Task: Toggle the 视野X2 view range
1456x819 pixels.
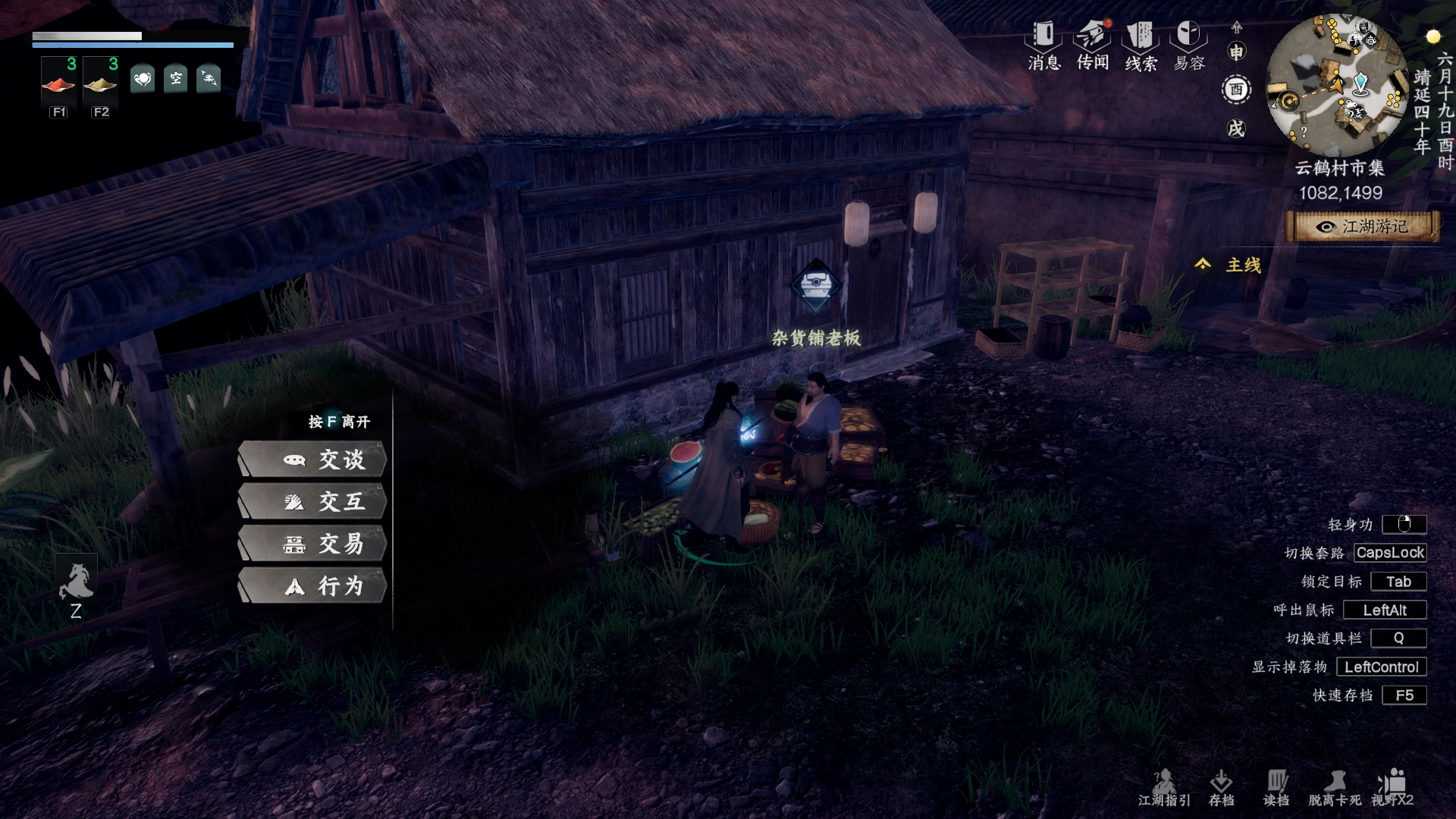Action: point(1392,788)
